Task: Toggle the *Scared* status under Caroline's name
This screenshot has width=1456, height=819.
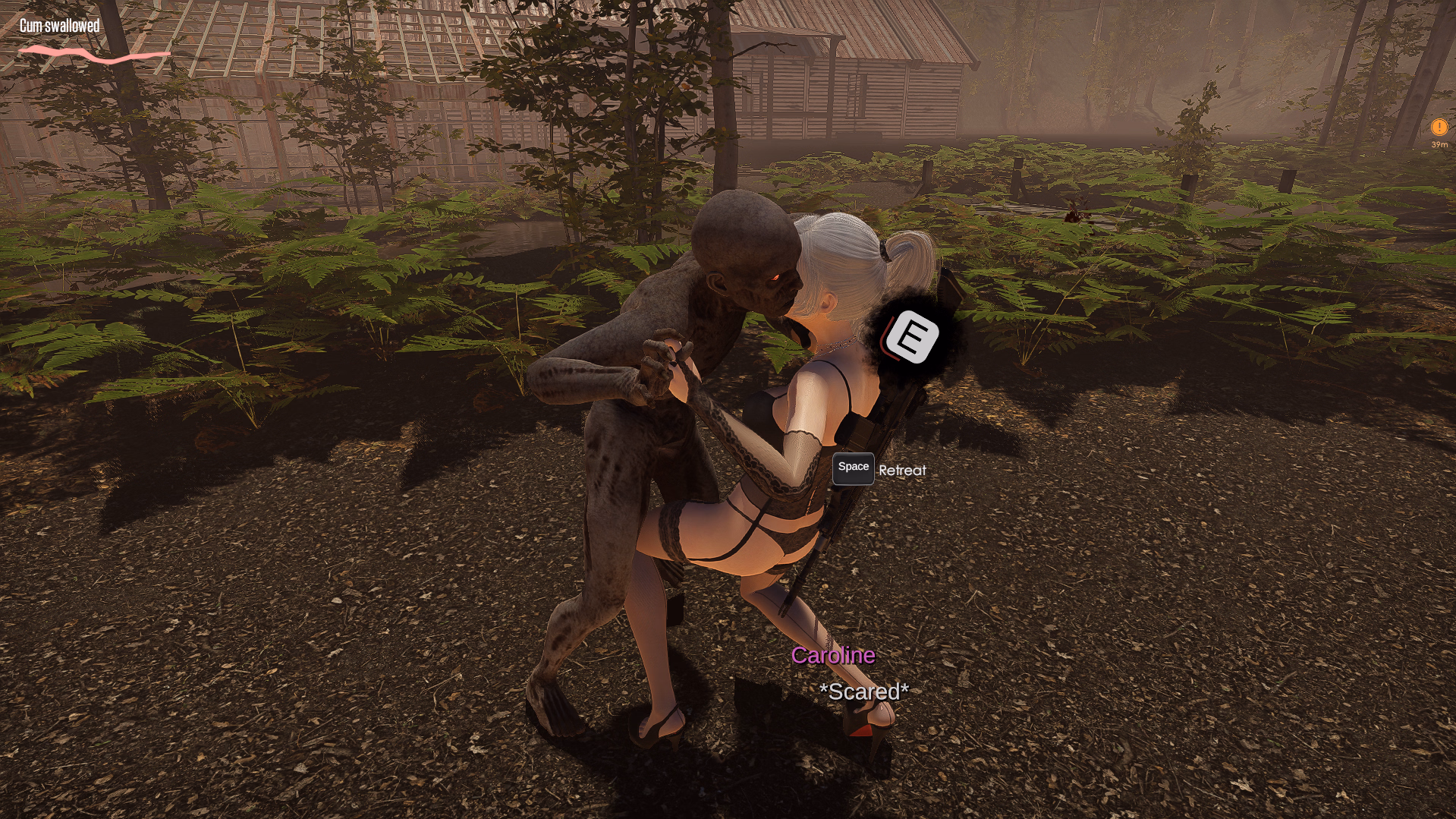Action: (x=863, y=691)
